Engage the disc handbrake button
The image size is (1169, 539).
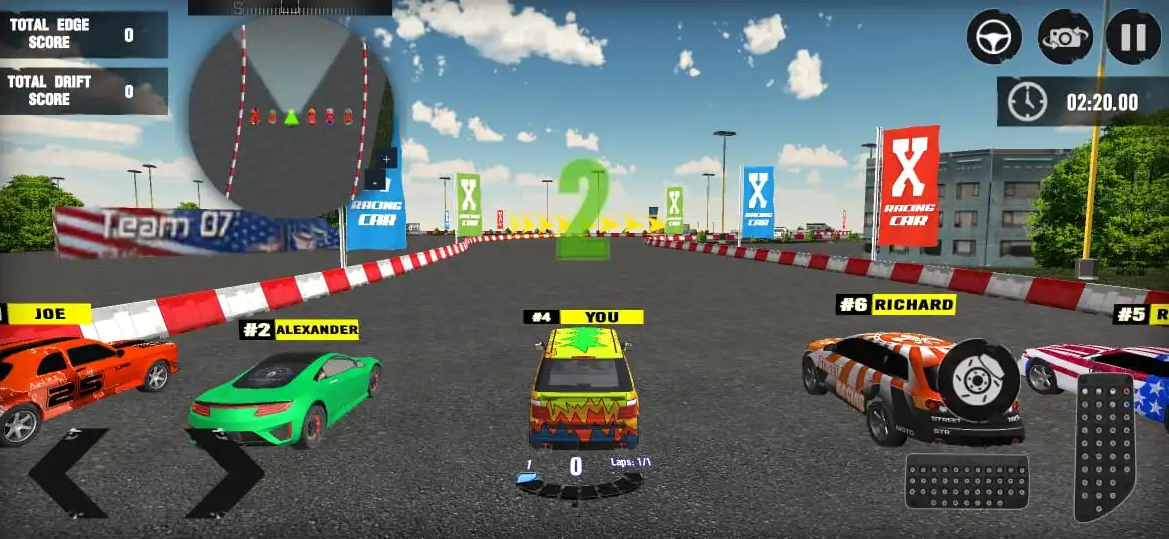(x=978, y=380)
